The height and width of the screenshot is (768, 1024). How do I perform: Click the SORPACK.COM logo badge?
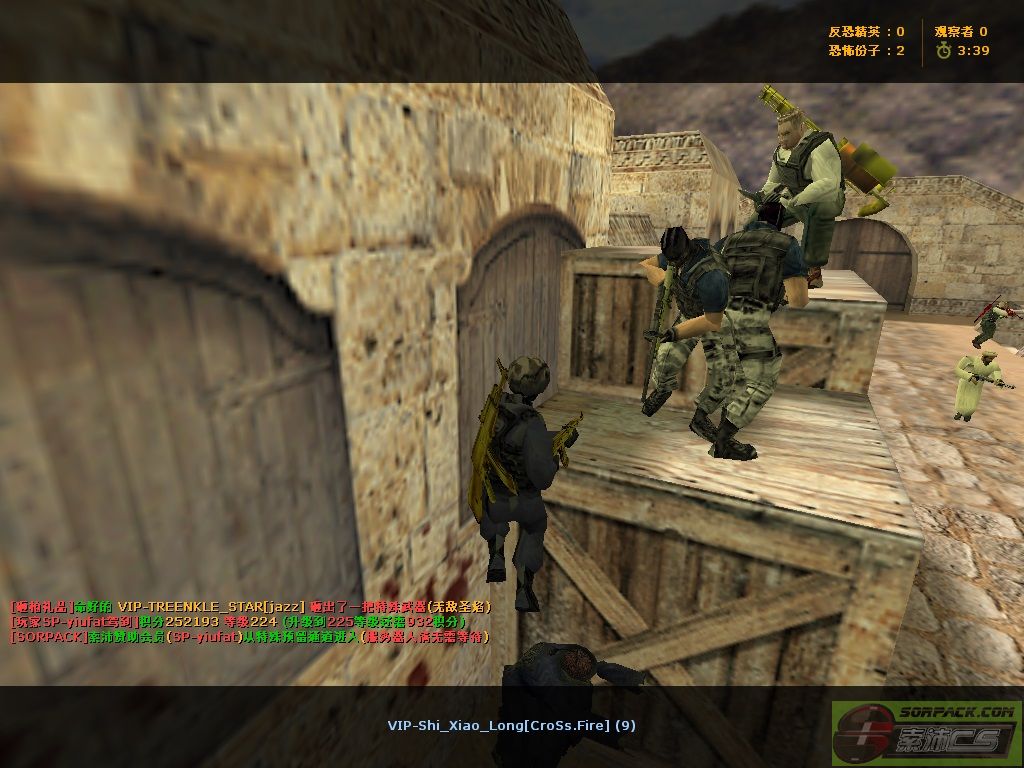(926, 728)
